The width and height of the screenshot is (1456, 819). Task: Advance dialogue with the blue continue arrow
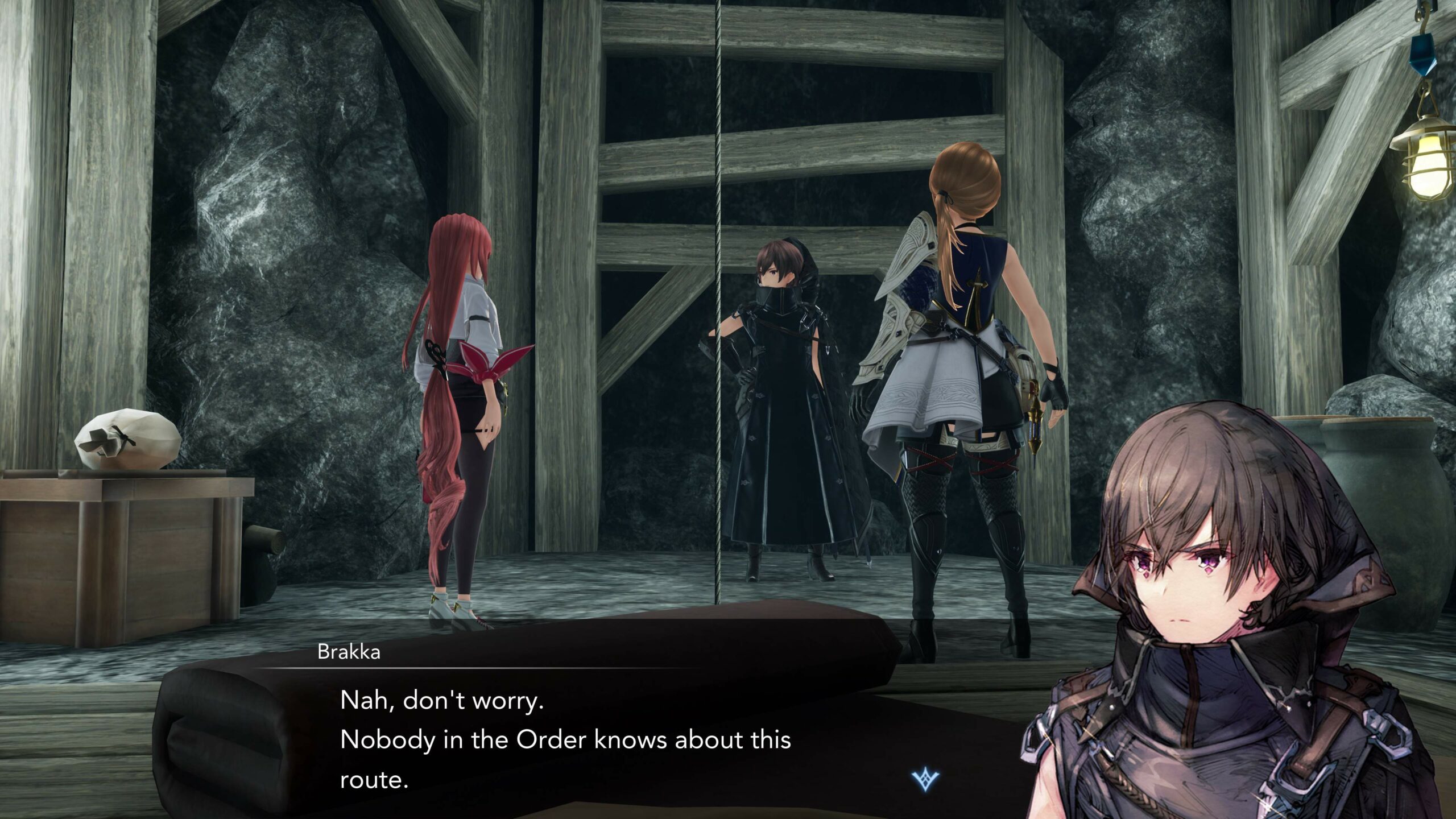925,779
